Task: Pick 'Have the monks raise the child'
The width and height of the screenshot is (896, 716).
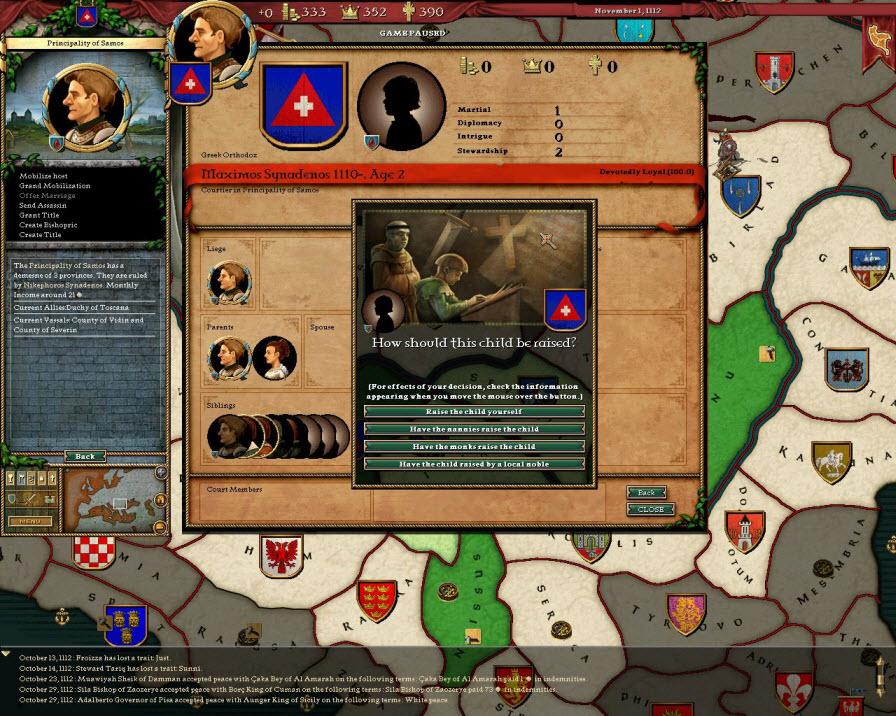Action: click(x=474, y=446)
